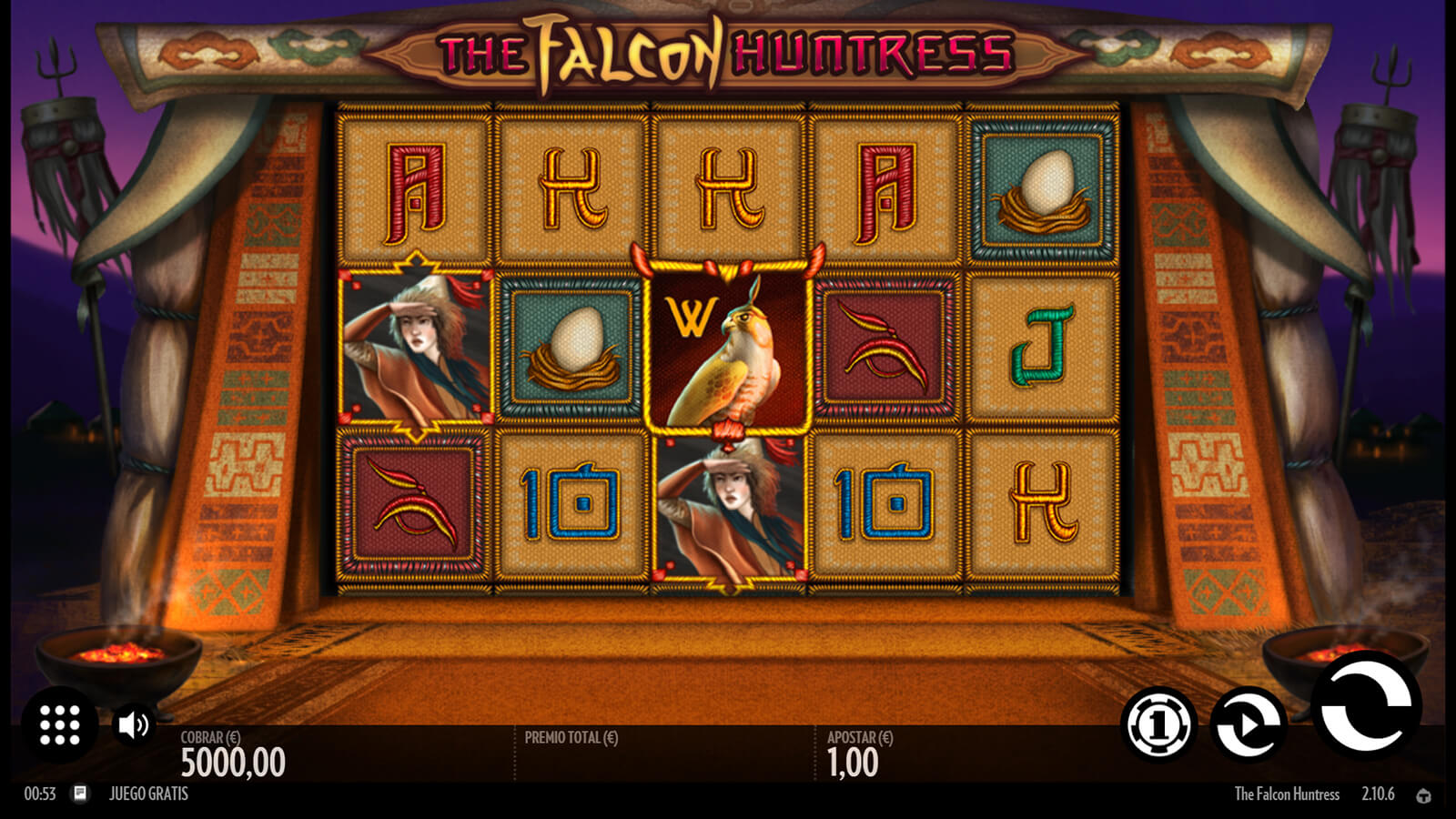
Task: Click the small note icon beside the timer
Action: click(80, 794)
